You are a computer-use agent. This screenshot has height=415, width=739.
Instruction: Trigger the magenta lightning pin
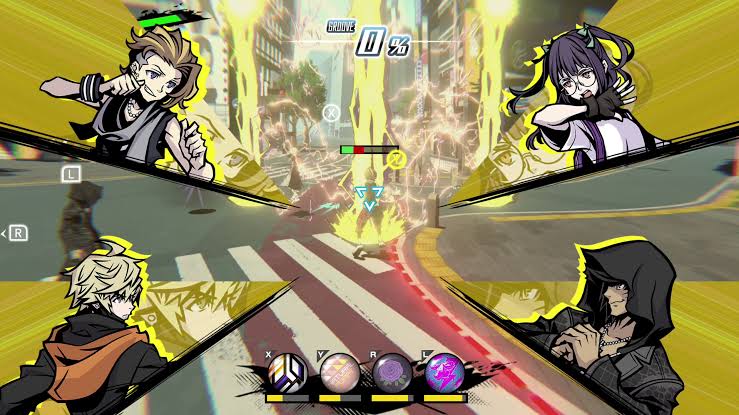pyautogui.click(x=444, y=374)
